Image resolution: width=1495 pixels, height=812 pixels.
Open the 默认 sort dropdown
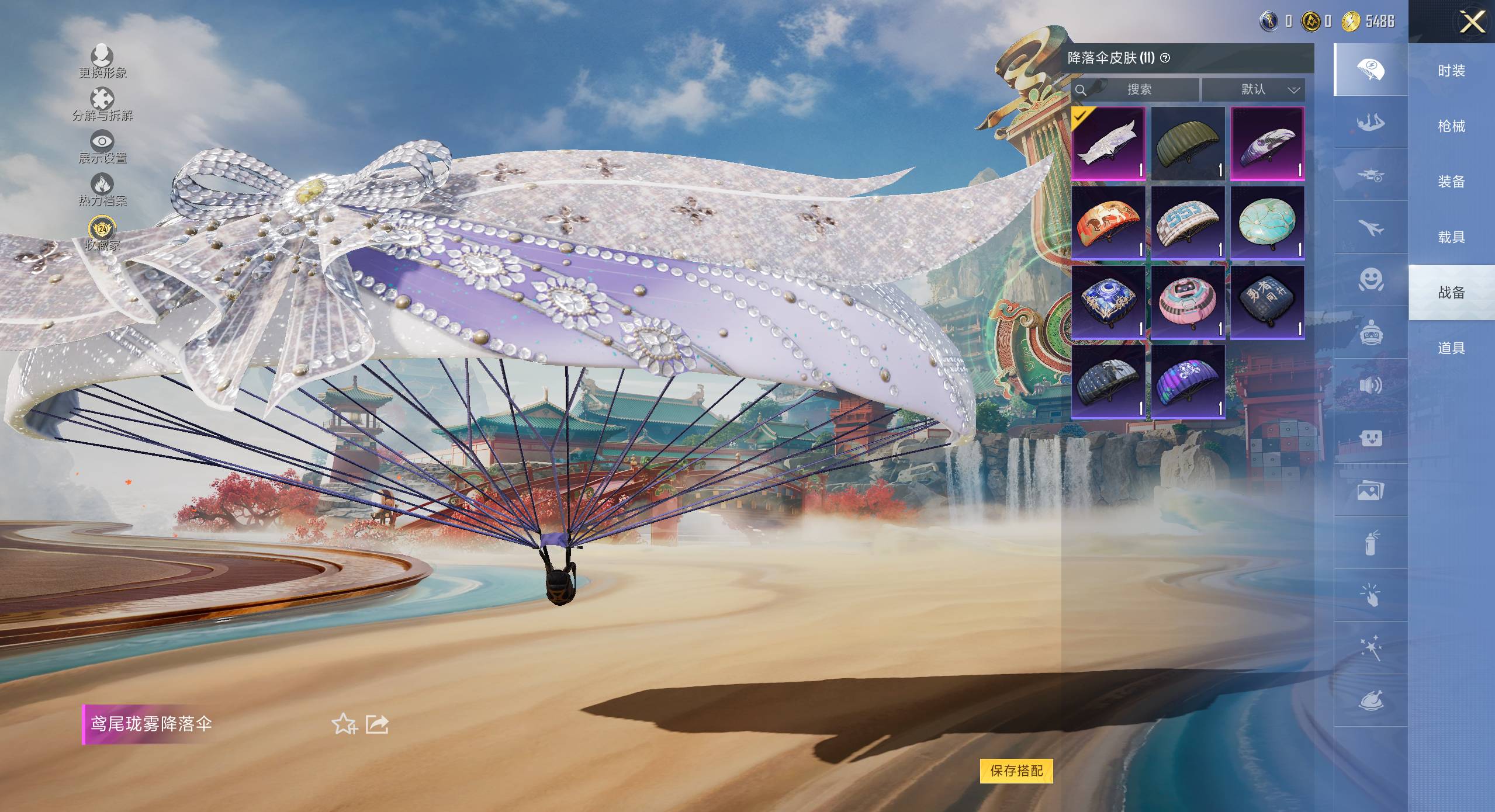1253,89
